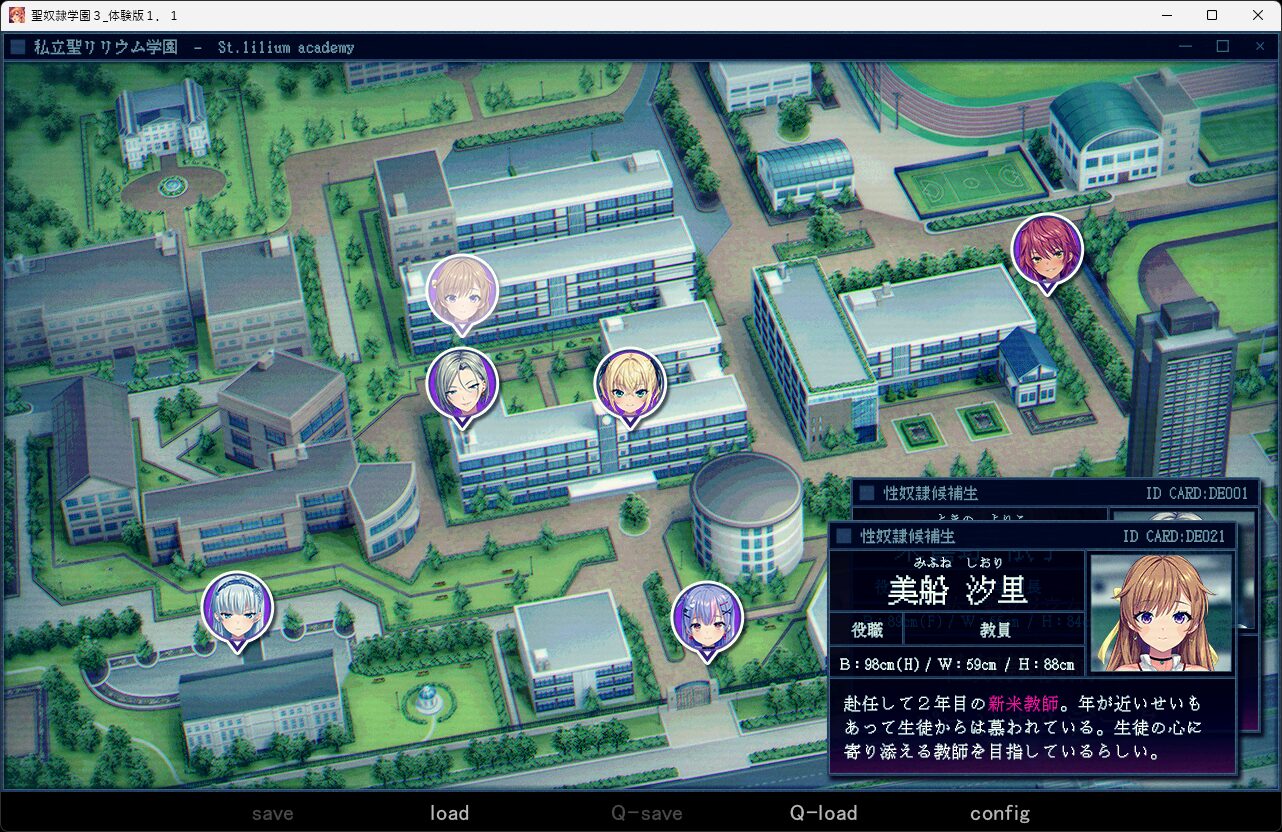Use the Q-load quick load option
Screen dimensions: 1282x832
823,813
